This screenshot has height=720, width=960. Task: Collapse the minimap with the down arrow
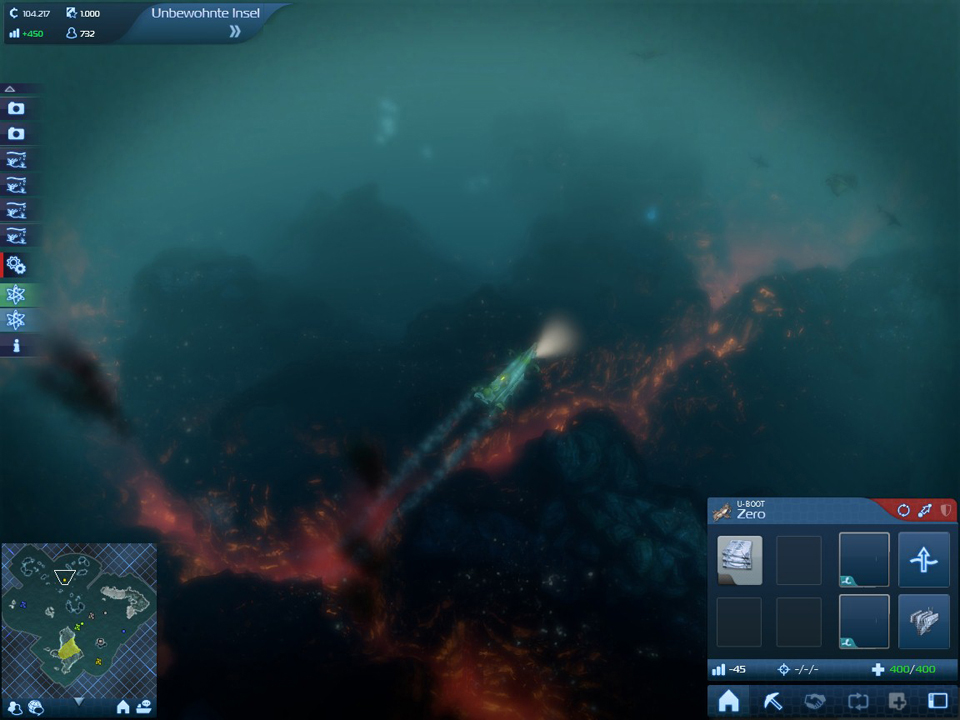point(79,701)
